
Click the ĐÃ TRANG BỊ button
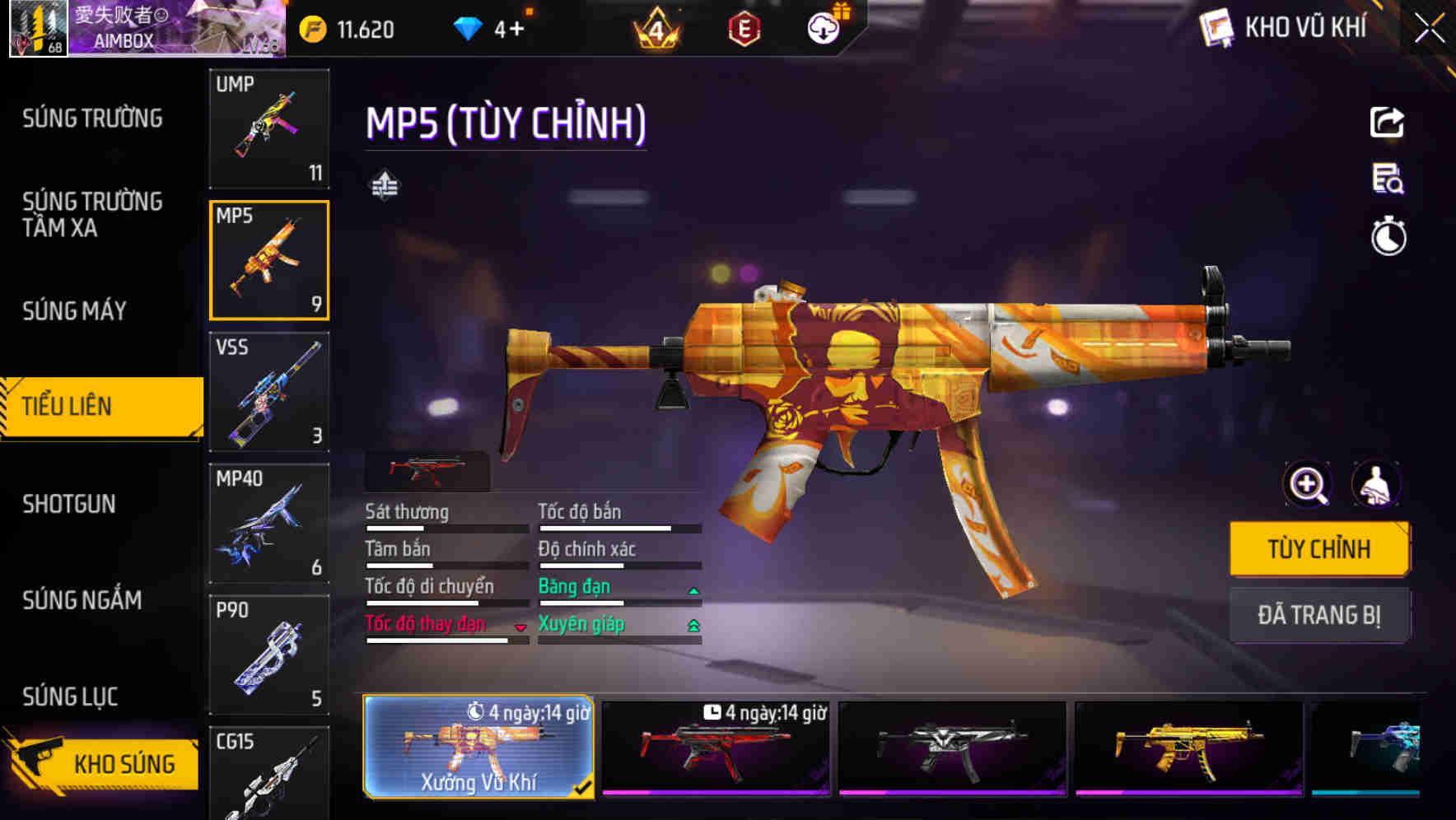(x=1318, y=615)
